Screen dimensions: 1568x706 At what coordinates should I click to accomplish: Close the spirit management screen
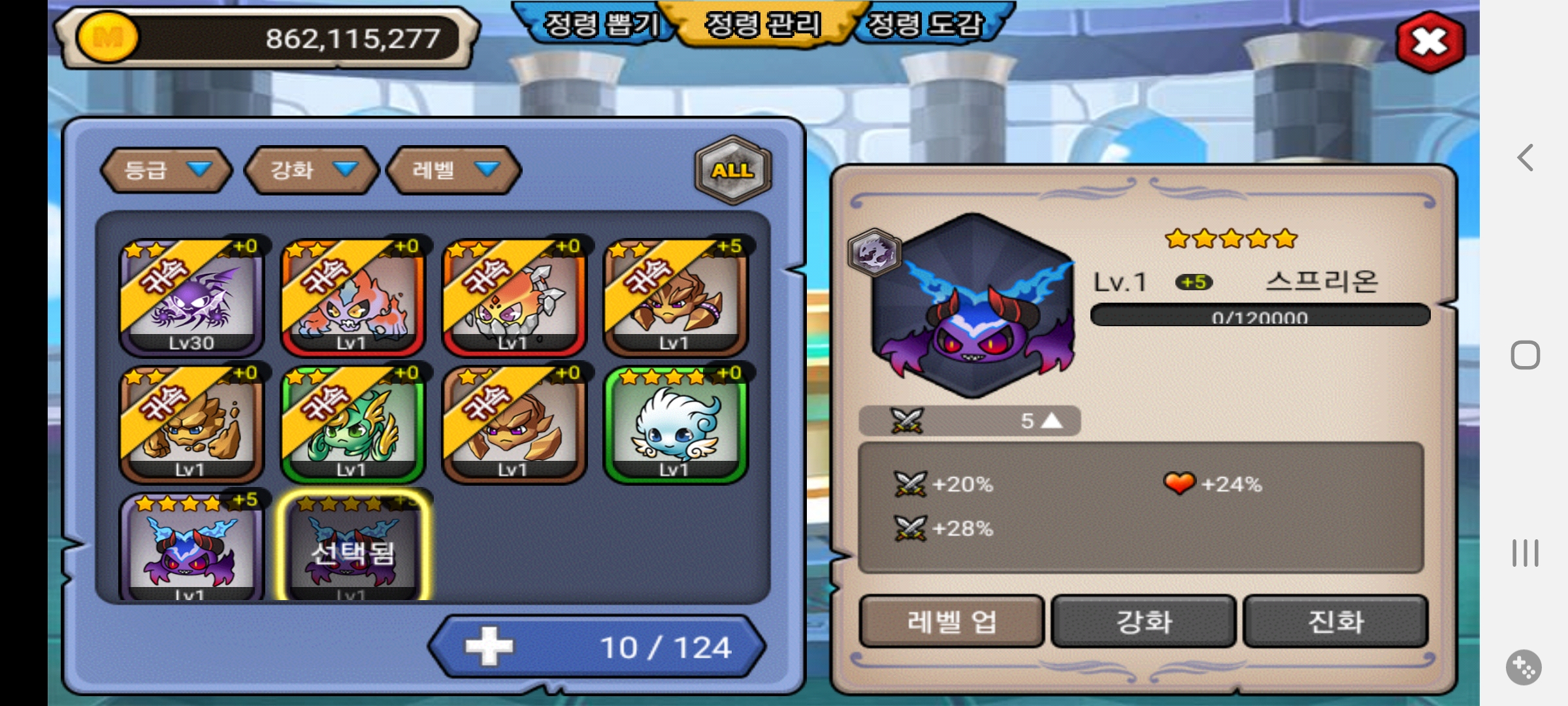1429,42
